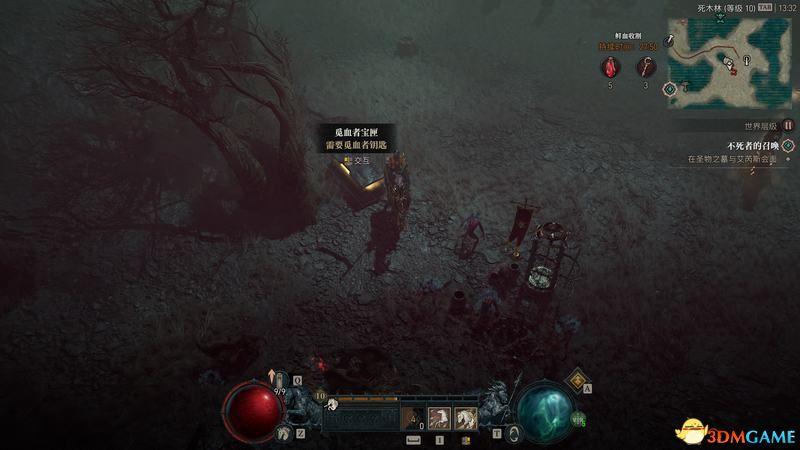This screenshot has width=800, height=450.
Task: Click the red blood harvest icon
Action: pos(609,67)
